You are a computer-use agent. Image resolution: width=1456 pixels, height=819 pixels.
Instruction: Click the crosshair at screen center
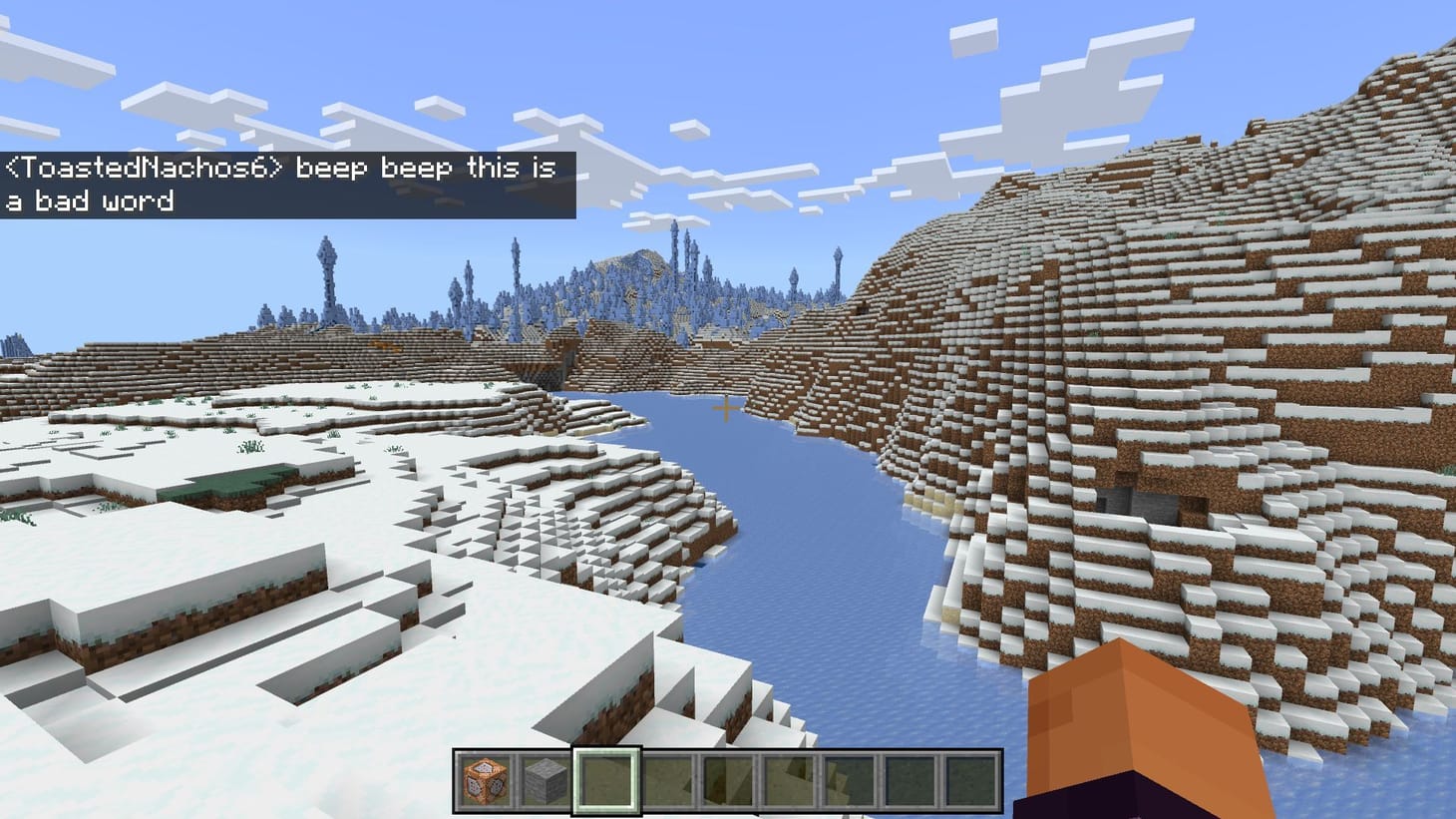tap(728, 406)
